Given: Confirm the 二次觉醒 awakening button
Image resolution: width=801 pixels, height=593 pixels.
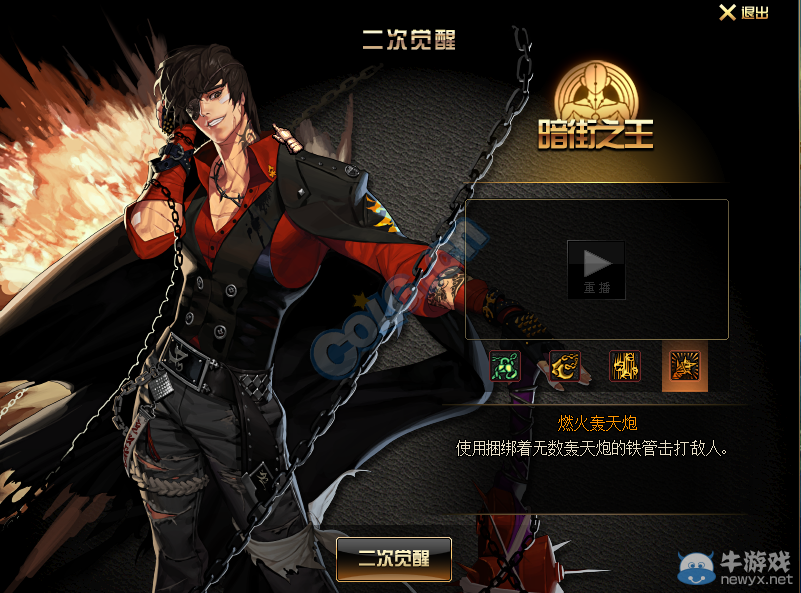Looking at the screenshot, I should [394, 559].
